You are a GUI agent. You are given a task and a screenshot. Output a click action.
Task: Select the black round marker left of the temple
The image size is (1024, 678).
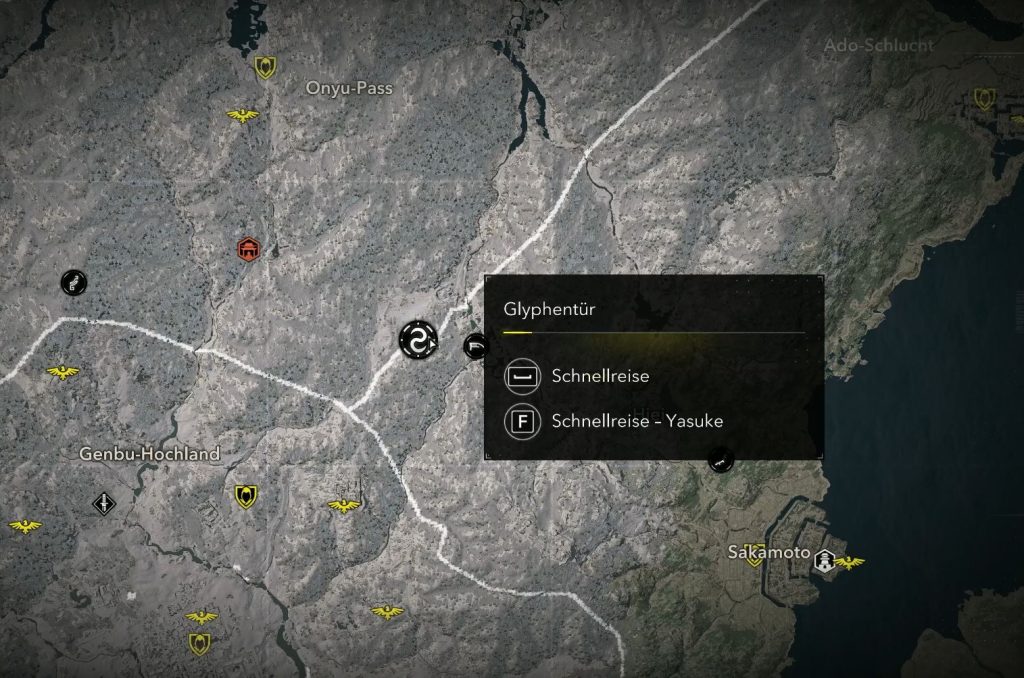tap(73, 282)
